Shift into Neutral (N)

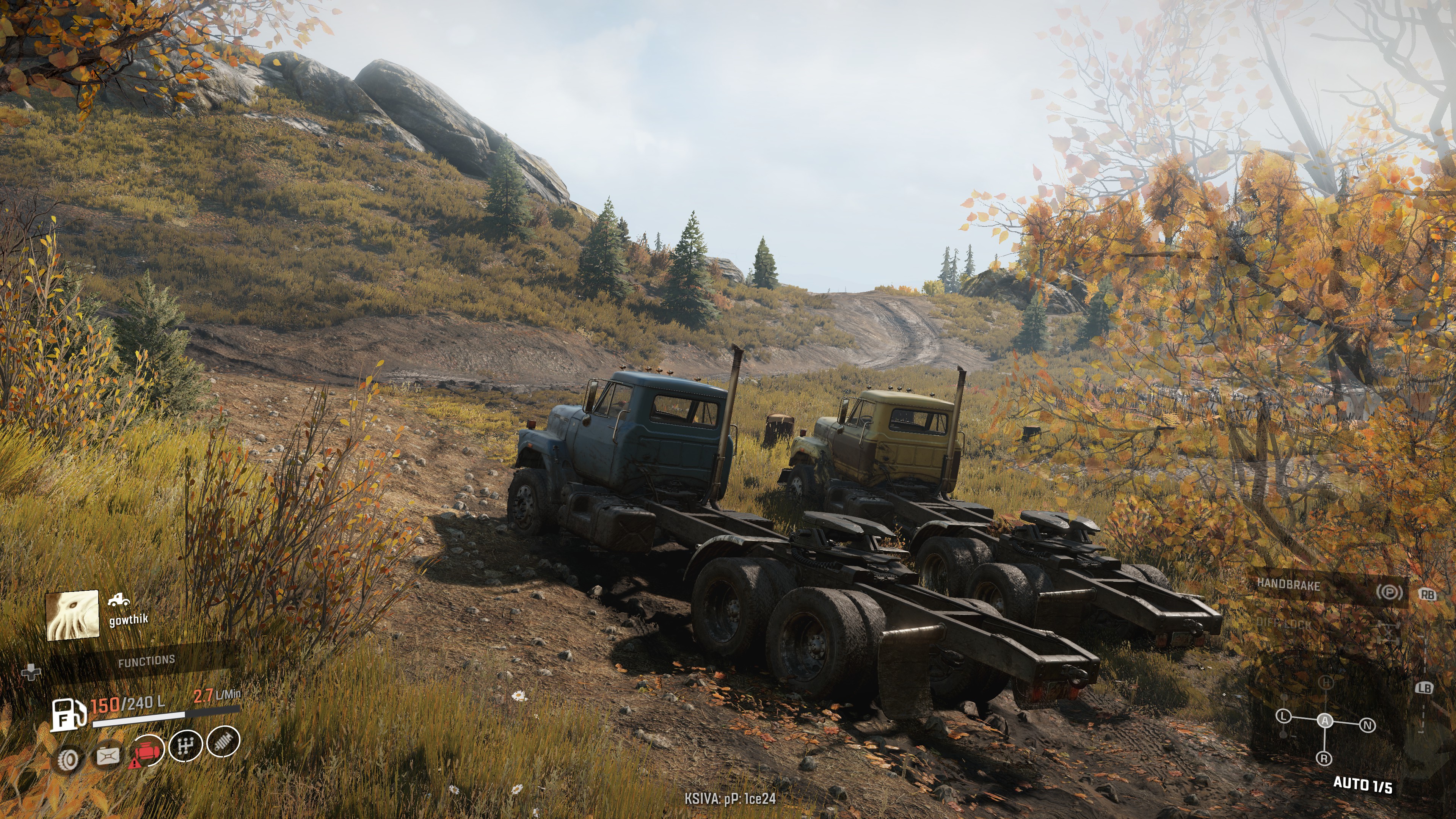1367,725
